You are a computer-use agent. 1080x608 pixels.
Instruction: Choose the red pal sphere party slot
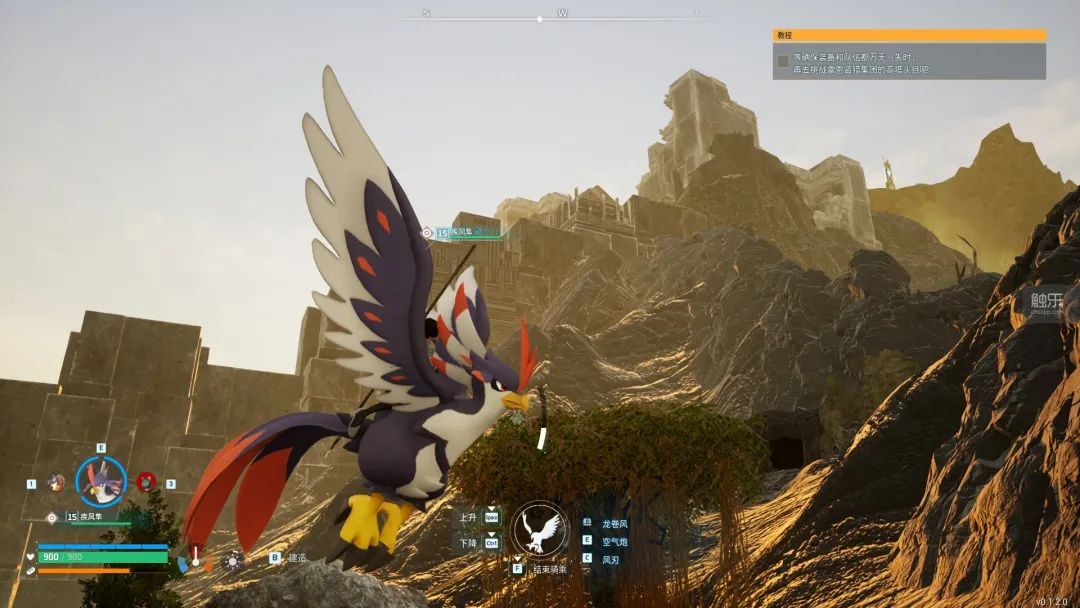tap(146, 482)
